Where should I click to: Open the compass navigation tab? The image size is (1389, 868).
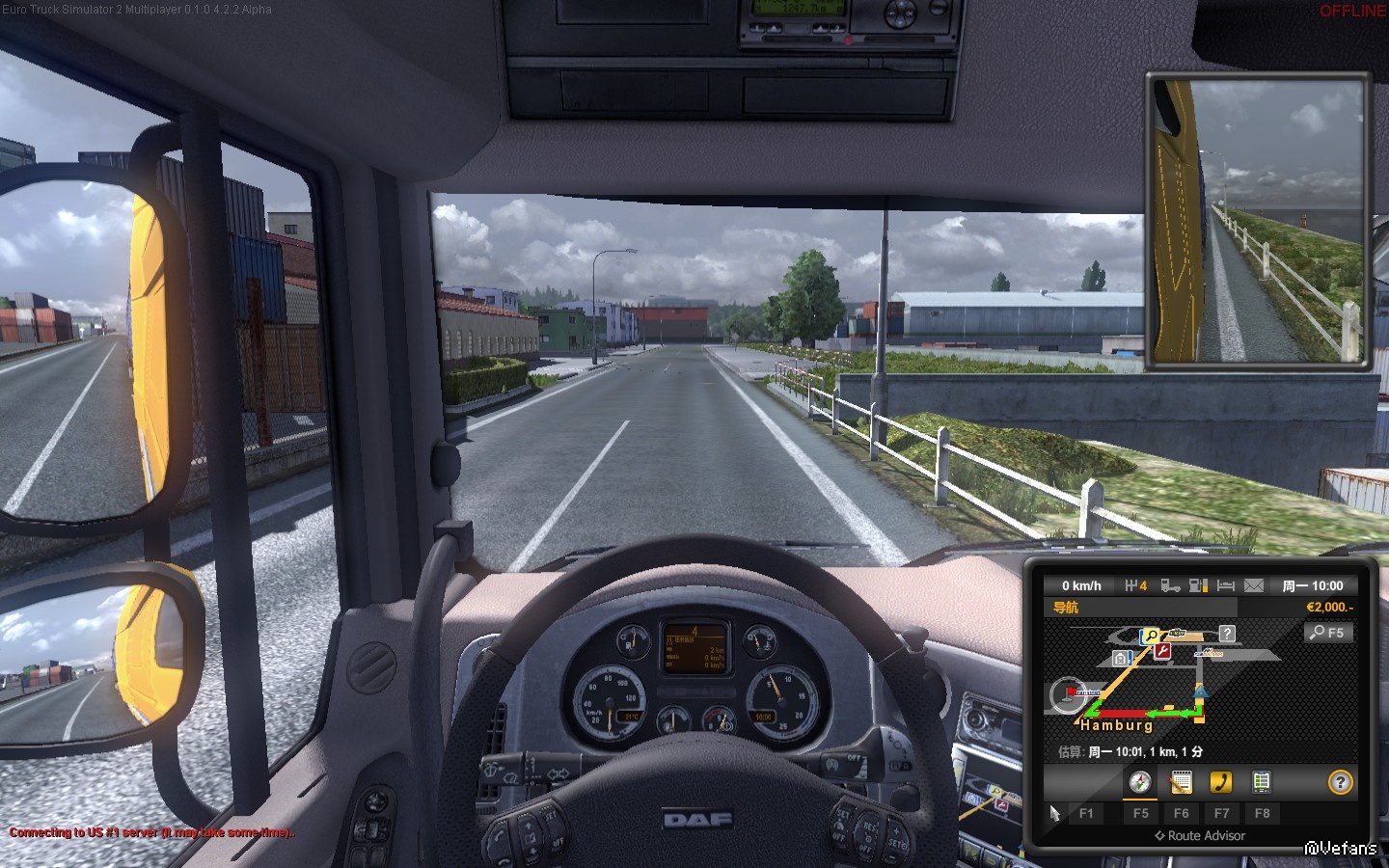(x=1140, y=782)
